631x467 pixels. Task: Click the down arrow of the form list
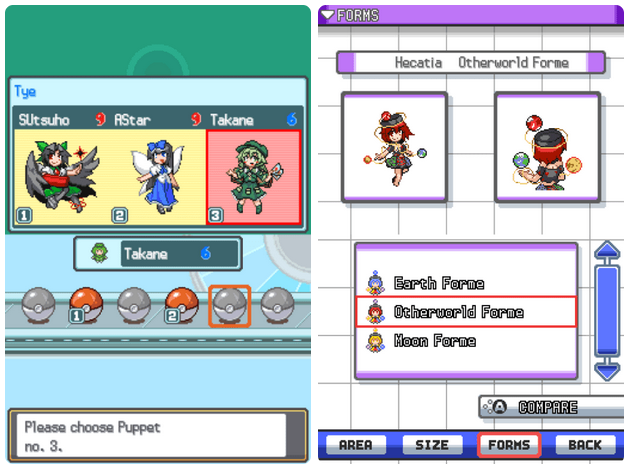tap(607, 369)
